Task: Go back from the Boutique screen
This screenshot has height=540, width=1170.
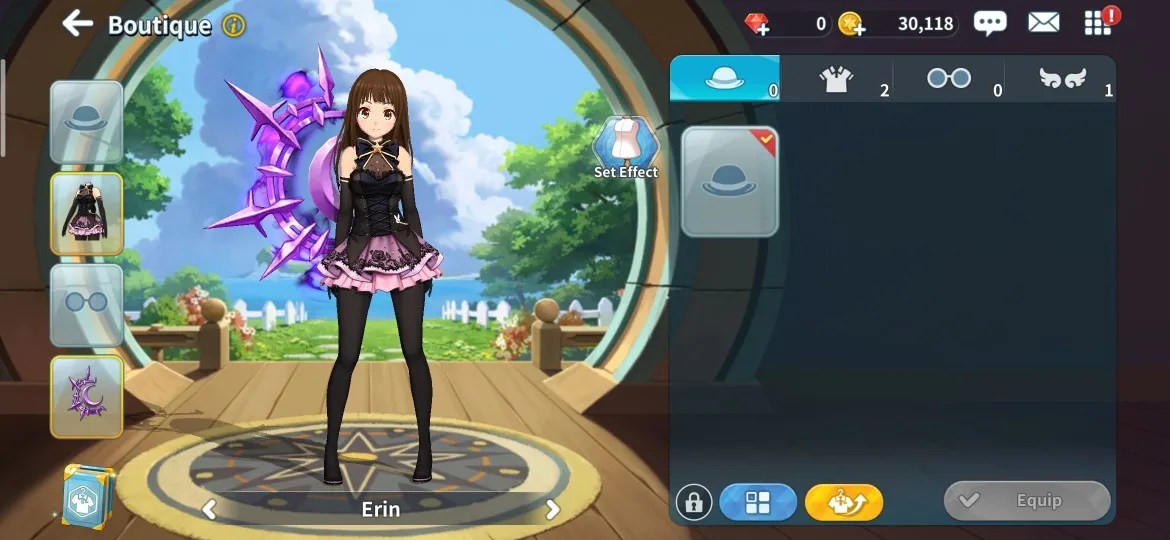Action: [77, 24]
